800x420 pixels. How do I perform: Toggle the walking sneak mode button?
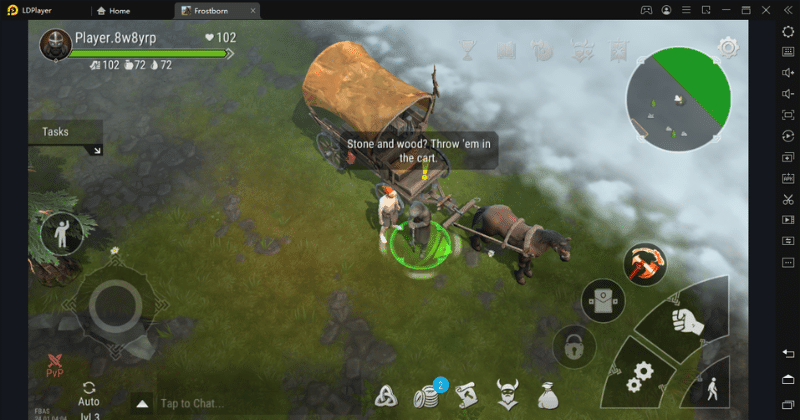[x=712, y=388]
